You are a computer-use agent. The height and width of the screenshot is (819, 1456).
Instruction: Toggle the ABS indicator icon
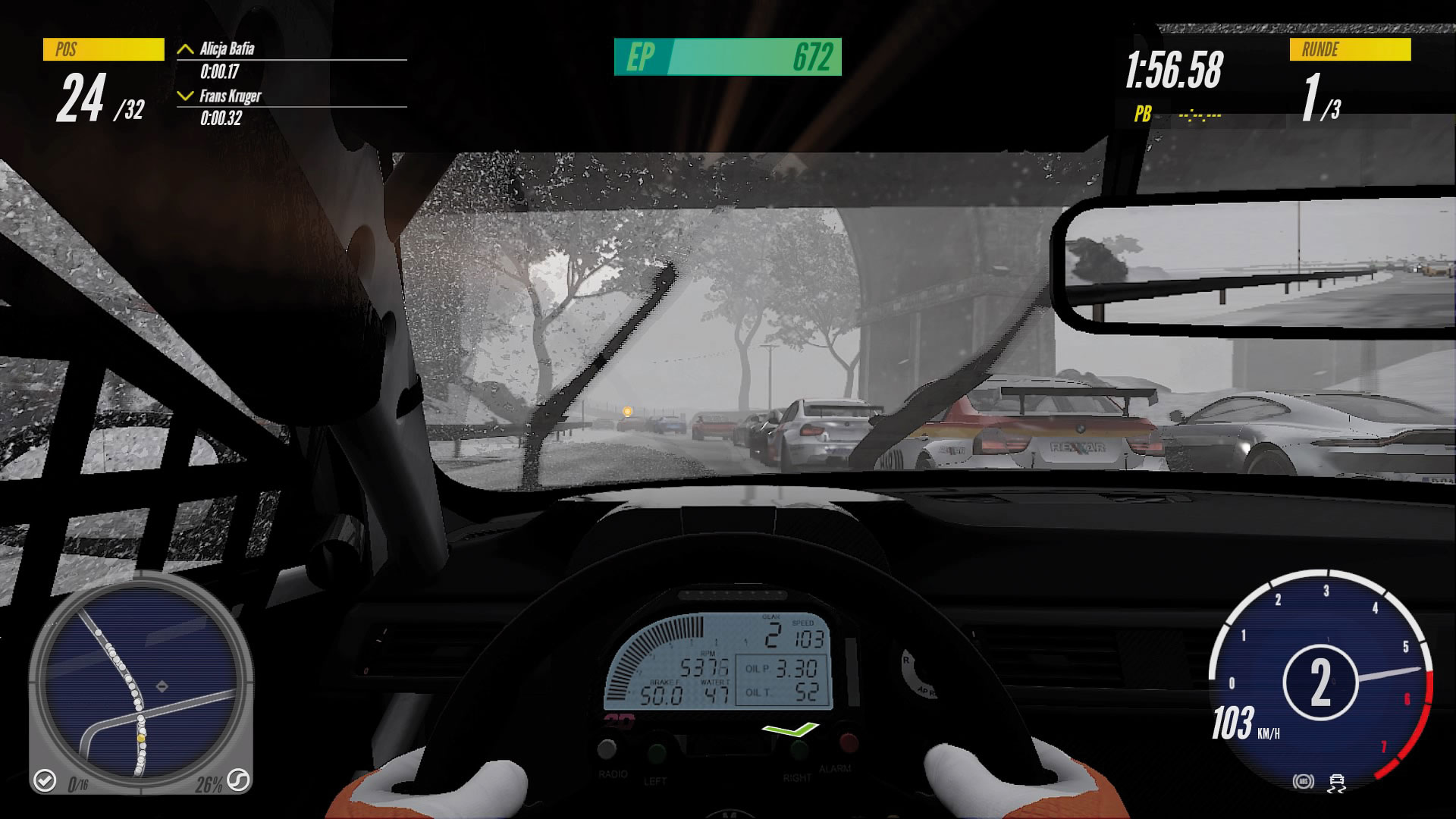point(1303,781)
